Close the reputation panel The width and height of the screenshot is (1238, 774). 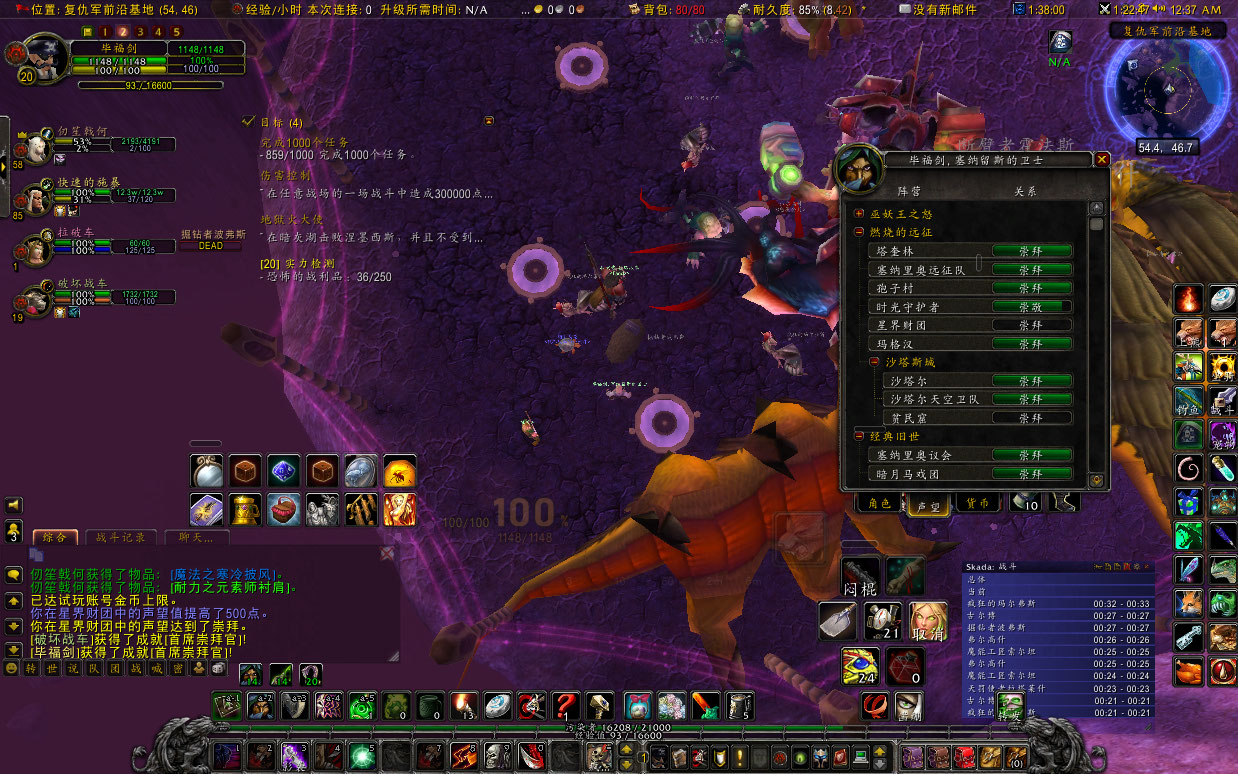1101,159
